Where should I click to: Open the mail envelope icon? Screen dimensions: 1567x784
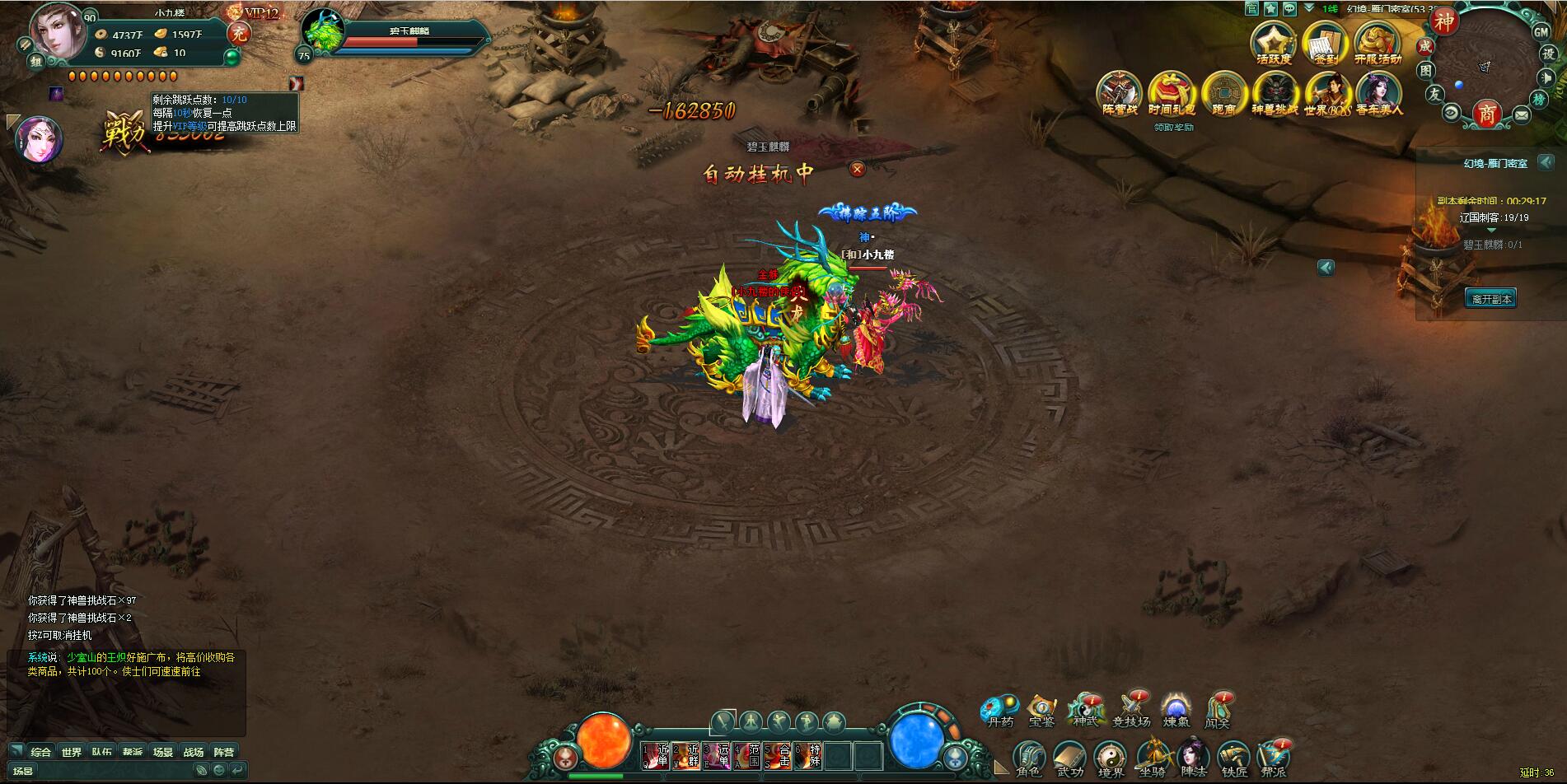(1521, 115)
